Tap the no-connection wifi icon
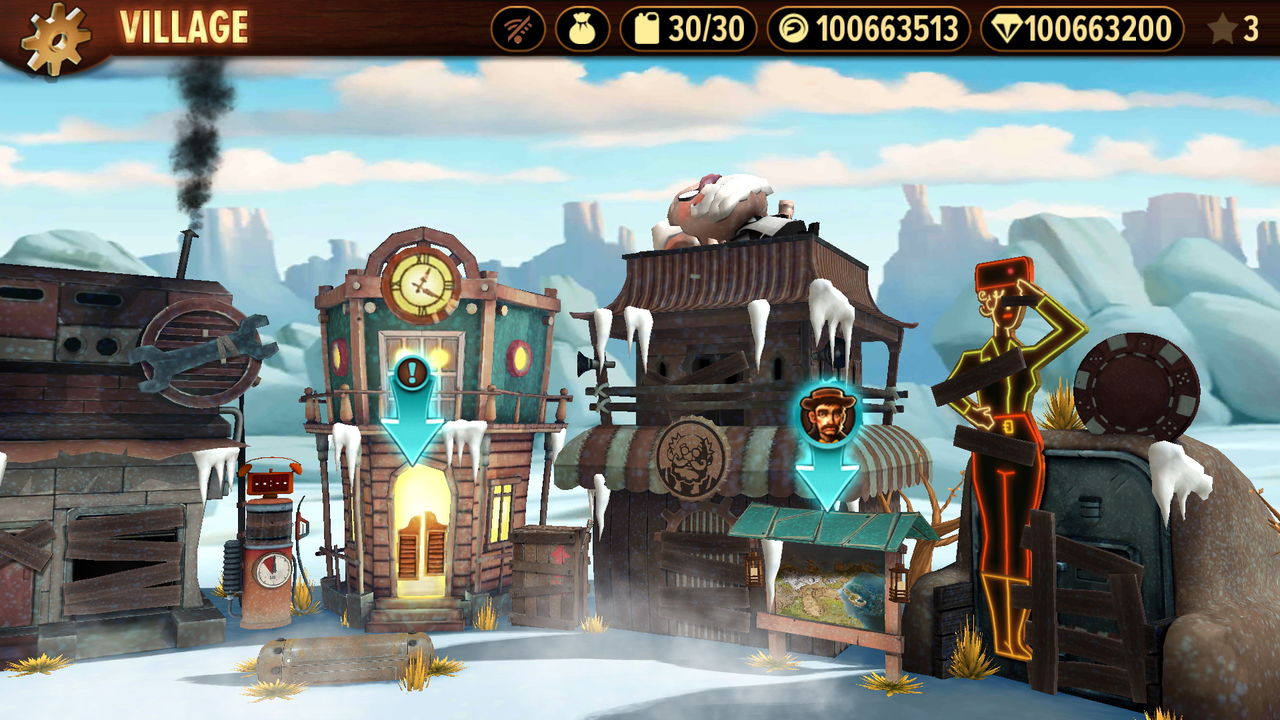1280x720 pixels. tap(517, 30)
